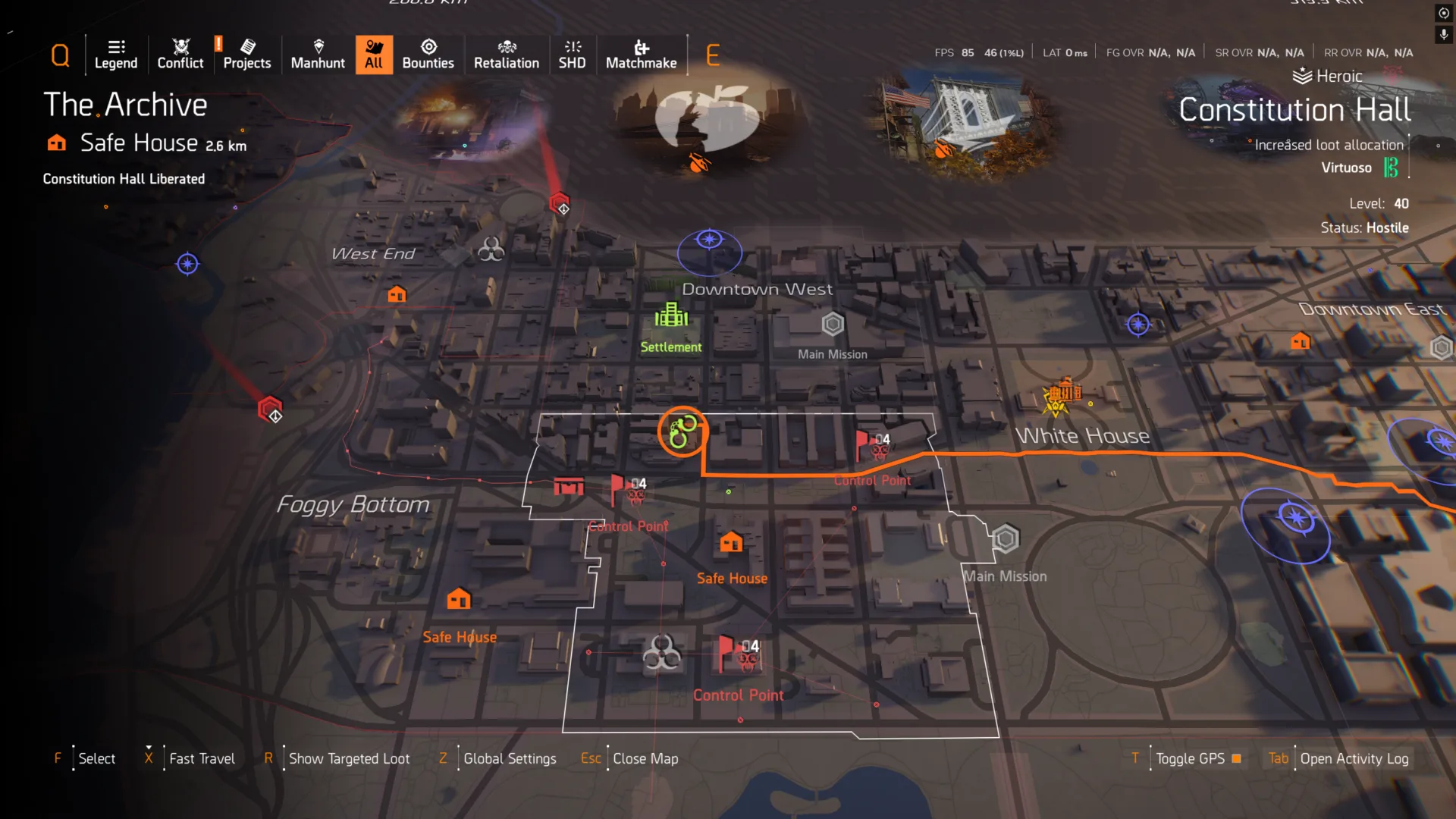This screenshot has width=1456, height=819.
Task: Select the green Settlement marker
Action: [671, 315]
